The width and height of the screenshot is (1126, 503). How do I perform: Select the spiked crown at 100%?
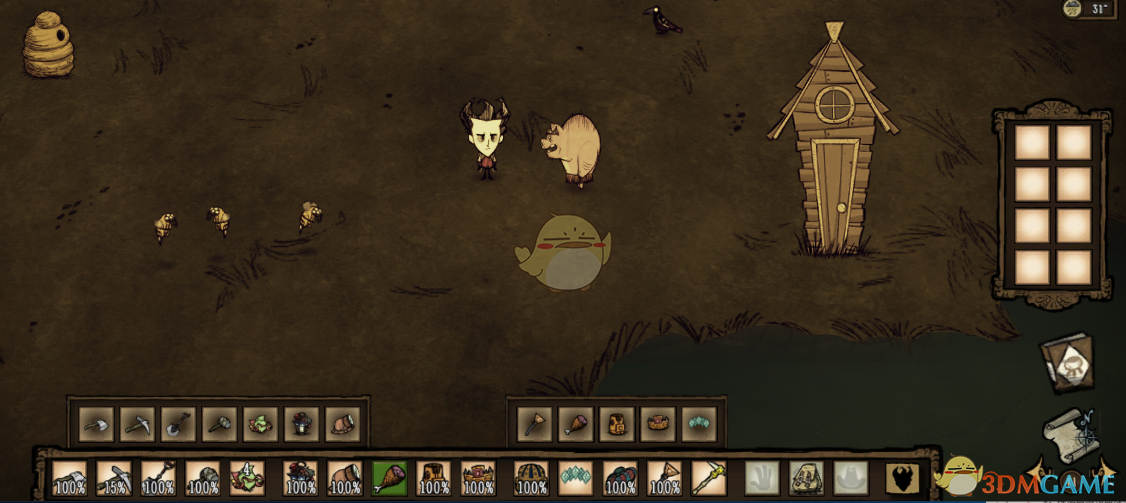(478, 478)
